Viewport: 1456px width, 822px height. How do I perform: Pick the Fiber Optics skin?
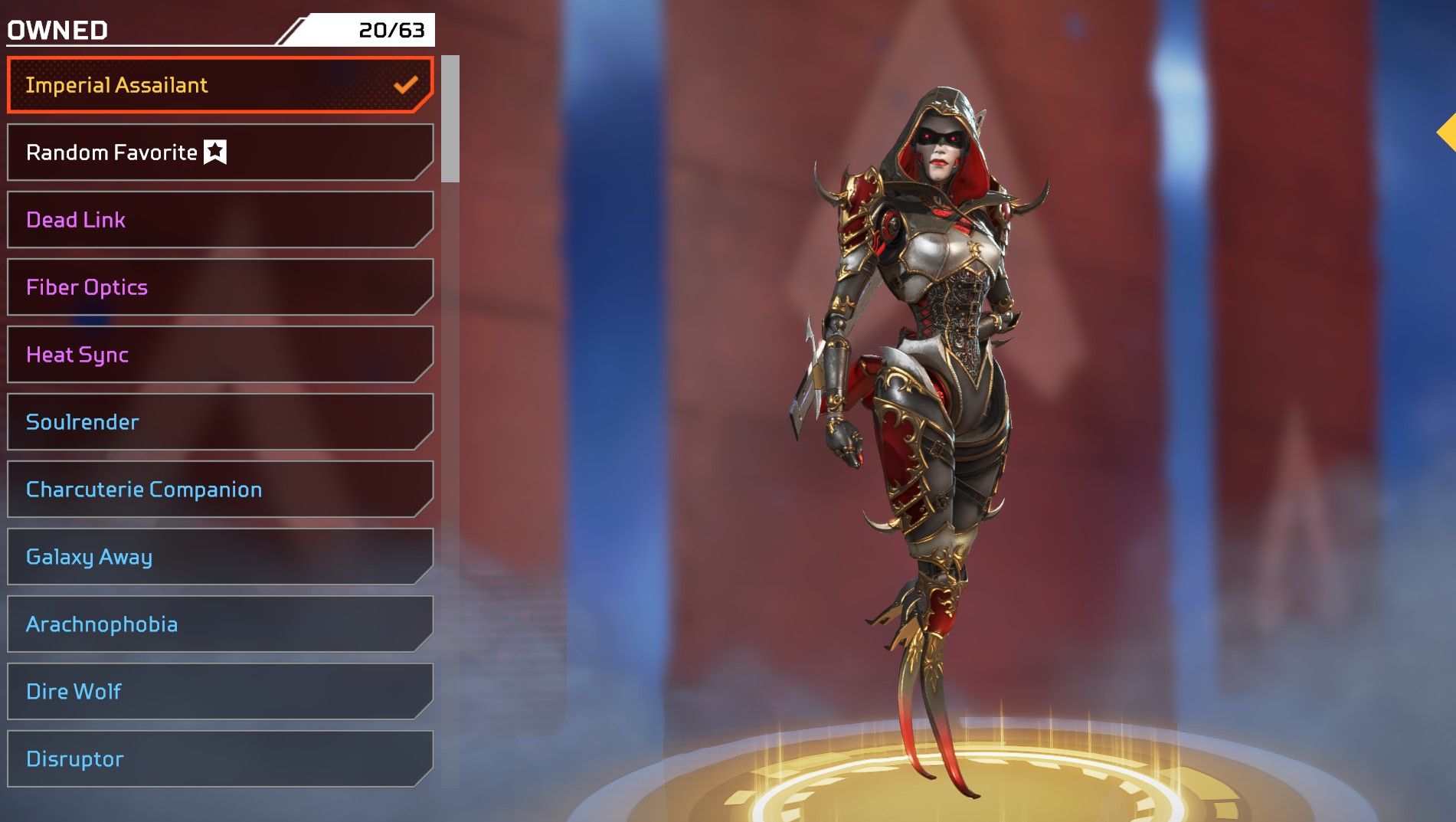pos(220,287)
